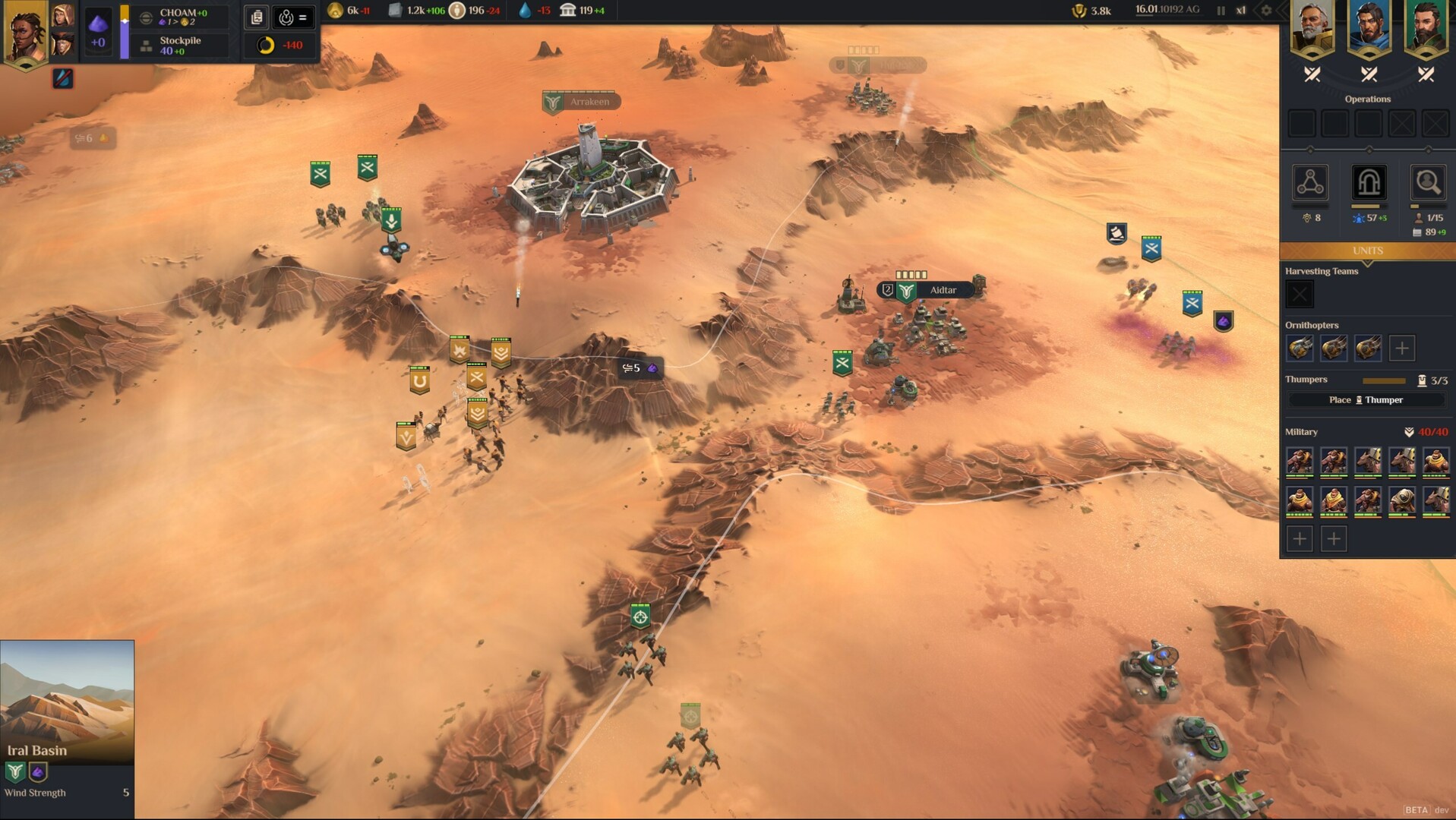Select the highlighted arch gate icon
This screenshot has width=1456, height=820.
pos(1368,184)
